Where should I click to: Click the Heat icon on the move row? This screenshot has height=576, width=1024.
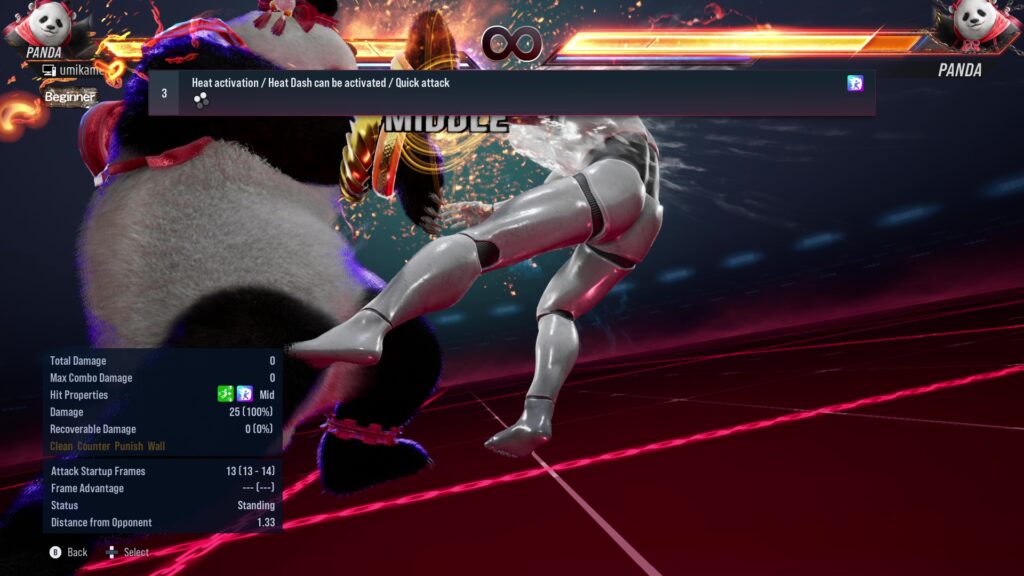pos(855,84)
